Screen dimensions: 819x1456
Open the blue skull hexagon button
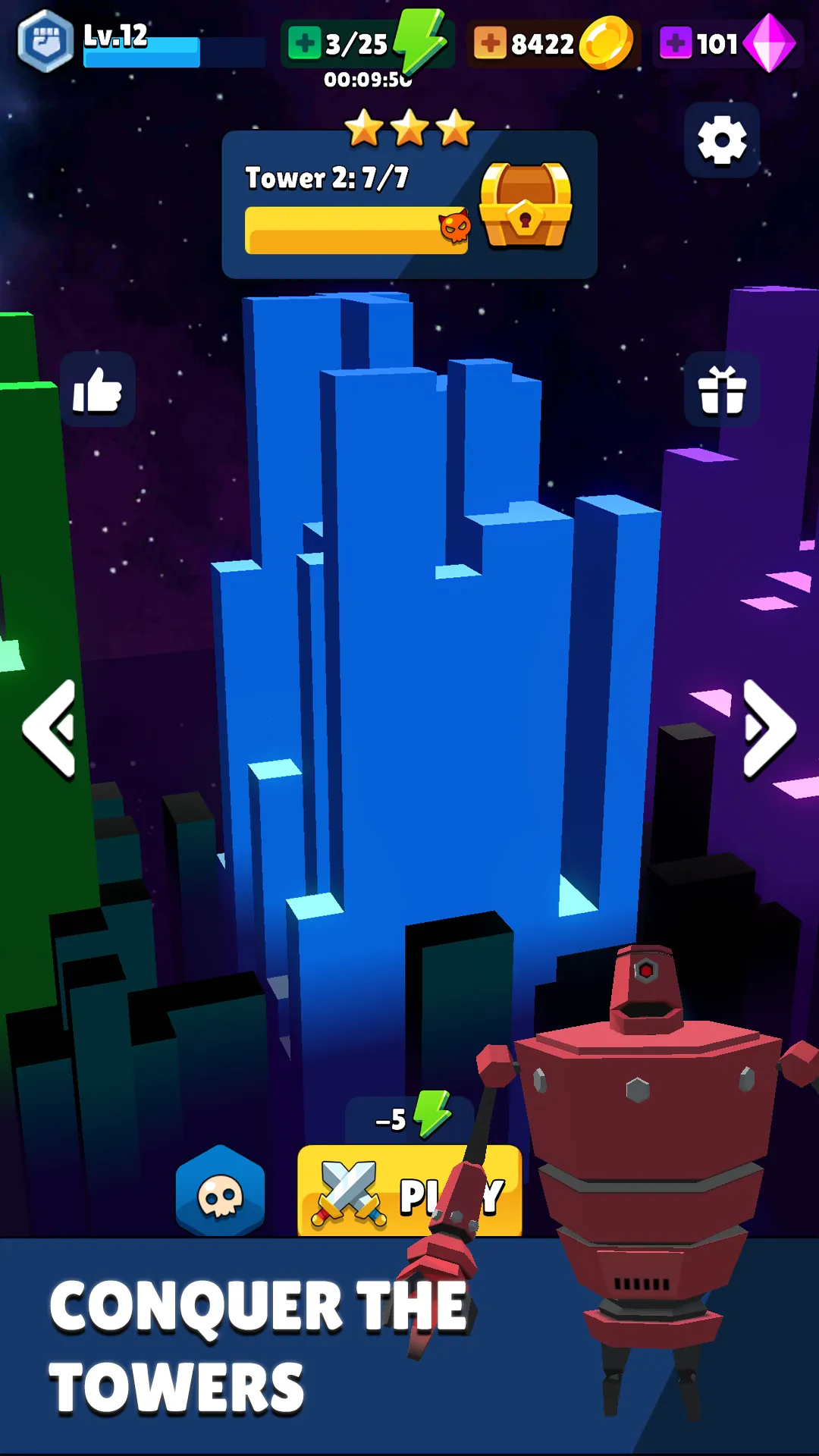[220, 1192]
